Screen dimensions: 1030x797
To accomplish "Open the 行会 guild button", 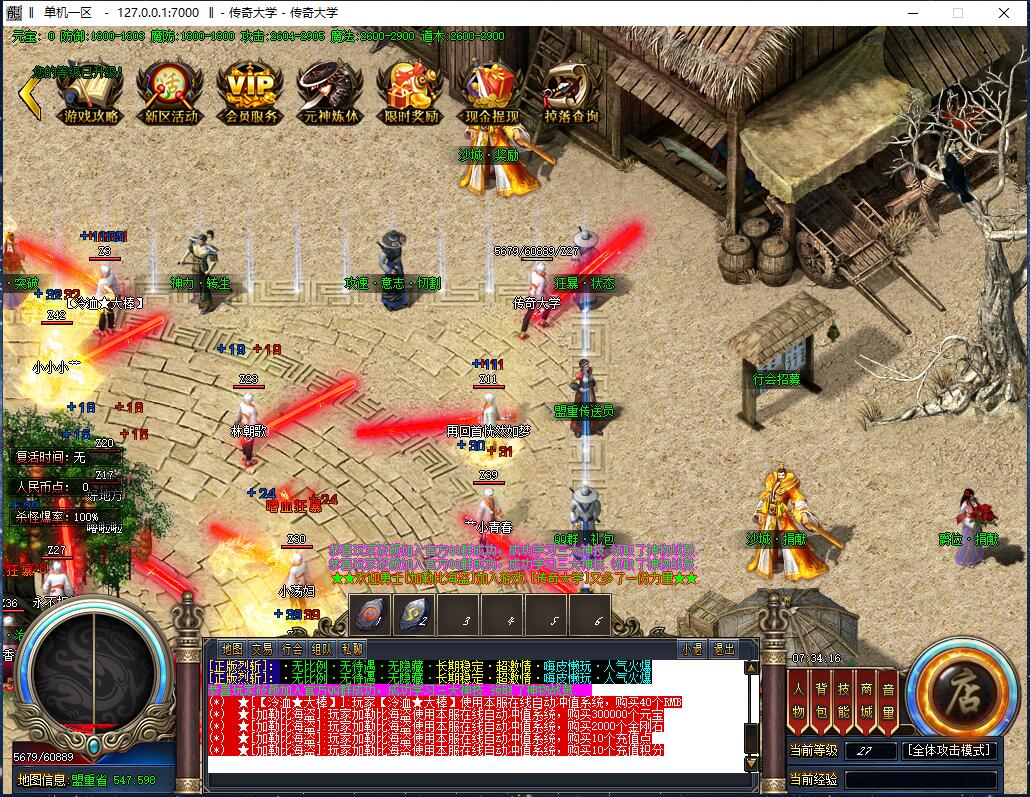I will [292, 649].
